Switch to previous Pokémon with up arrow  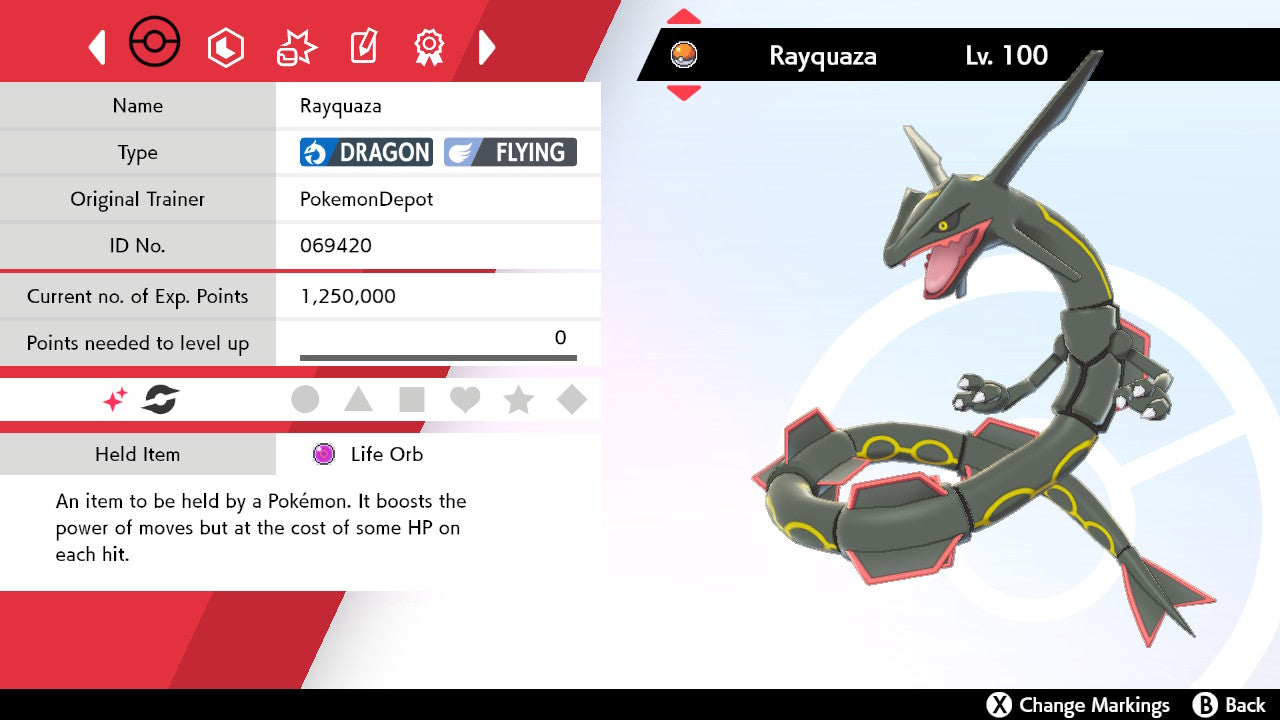684,17
